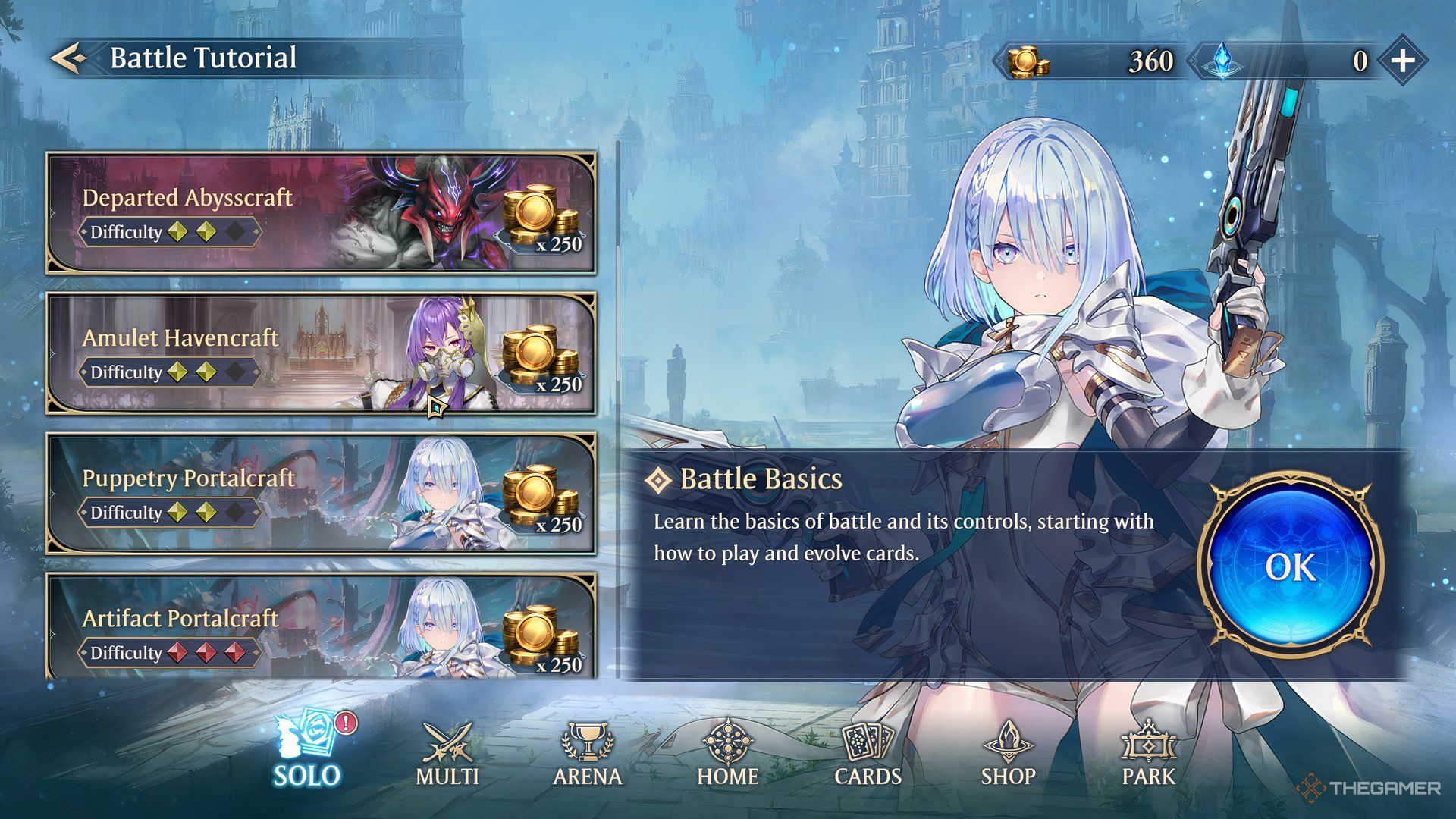The image size is (1456, 819).
Task: Pick the Puppetry Portalcraft tutorial
Action: coord(321,494)
